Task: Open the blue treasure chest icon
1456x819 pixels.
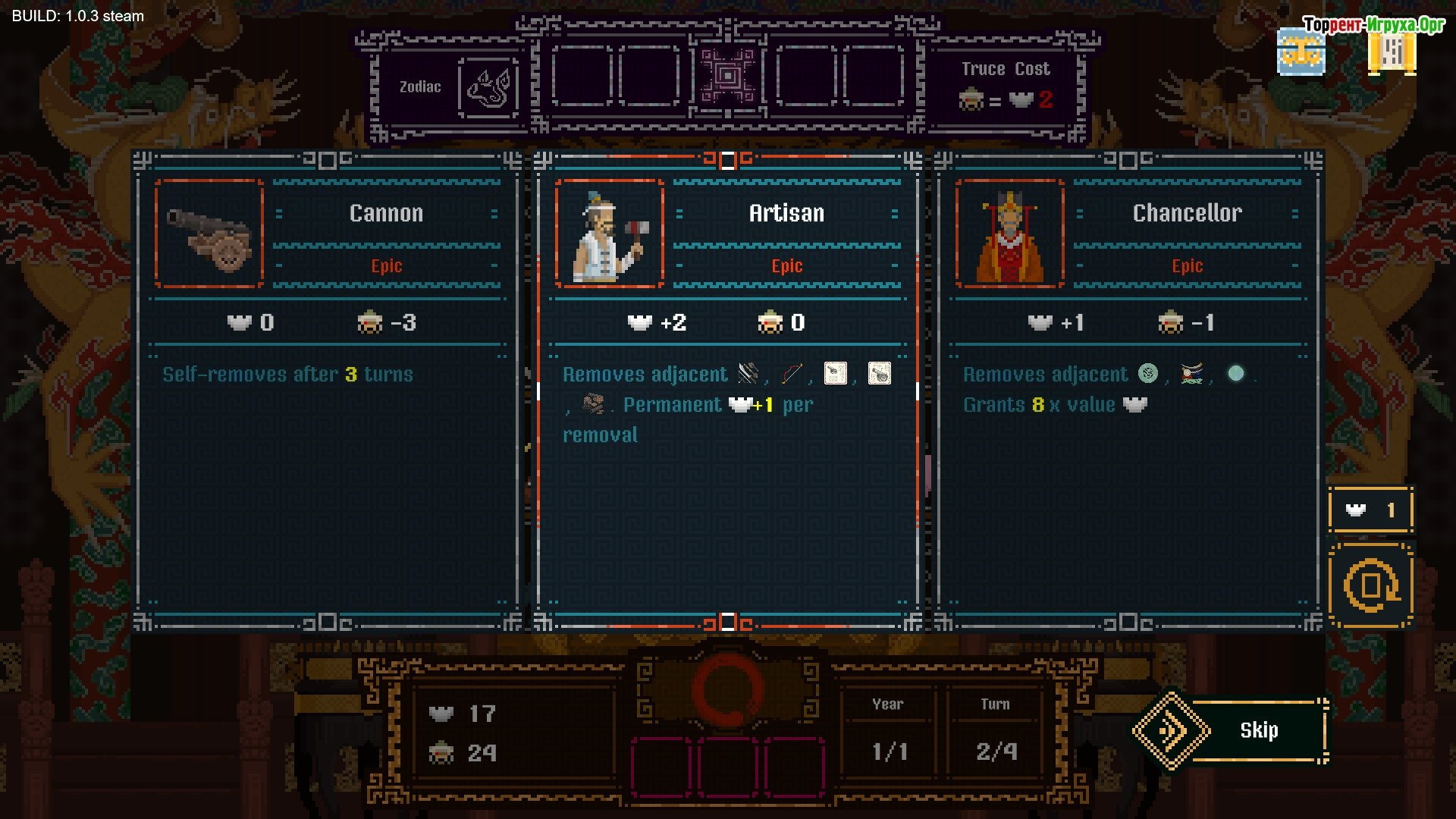Action: [x=1301, y=53]
